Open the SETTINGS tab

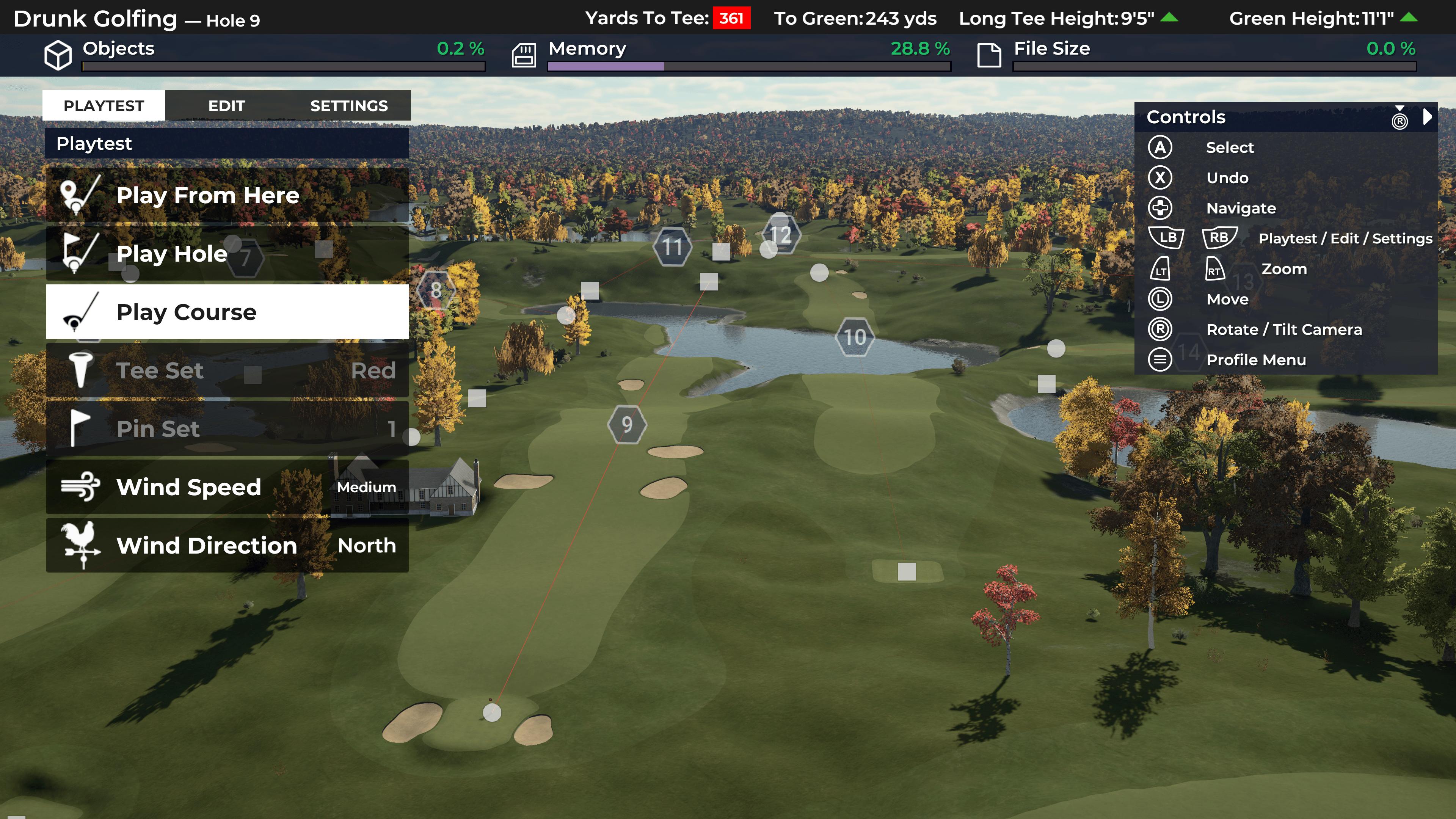tap(349, 106)
